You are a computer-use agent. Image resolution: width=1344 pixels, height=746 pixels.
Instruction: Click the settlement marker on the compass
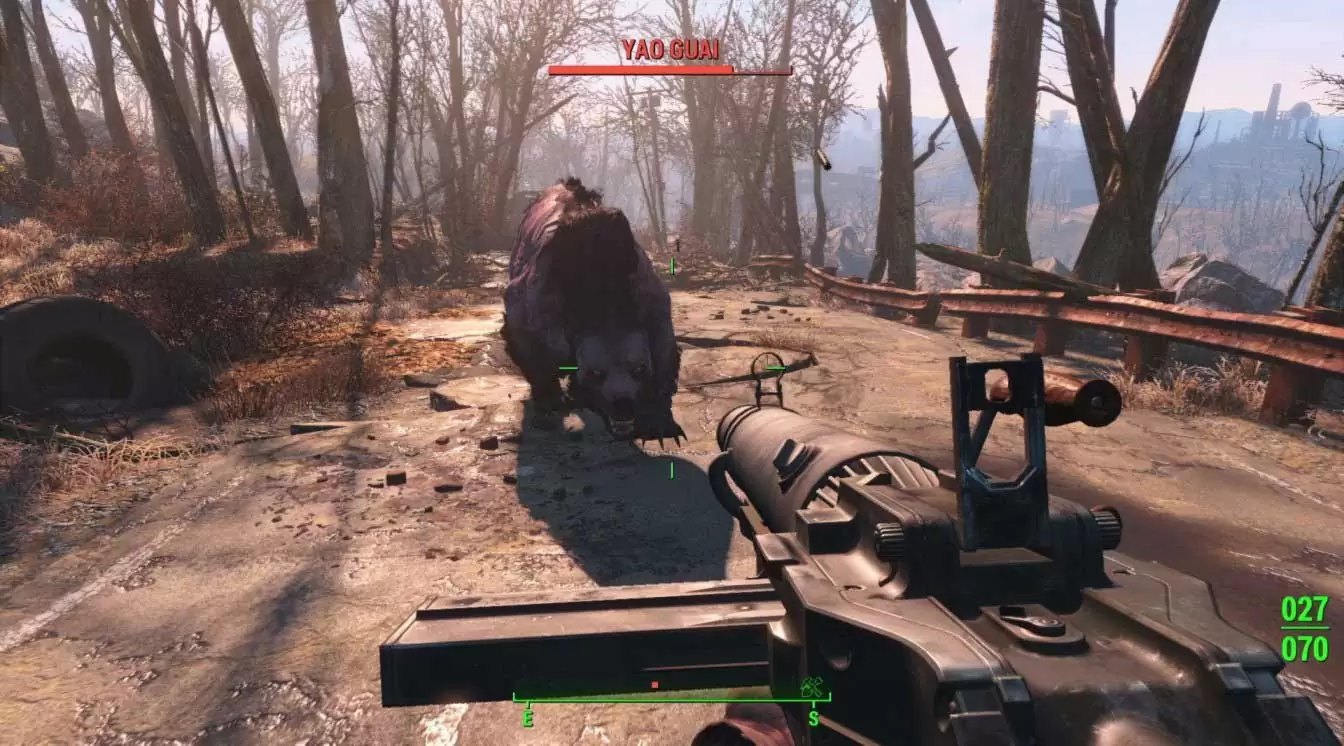[810, 686]
